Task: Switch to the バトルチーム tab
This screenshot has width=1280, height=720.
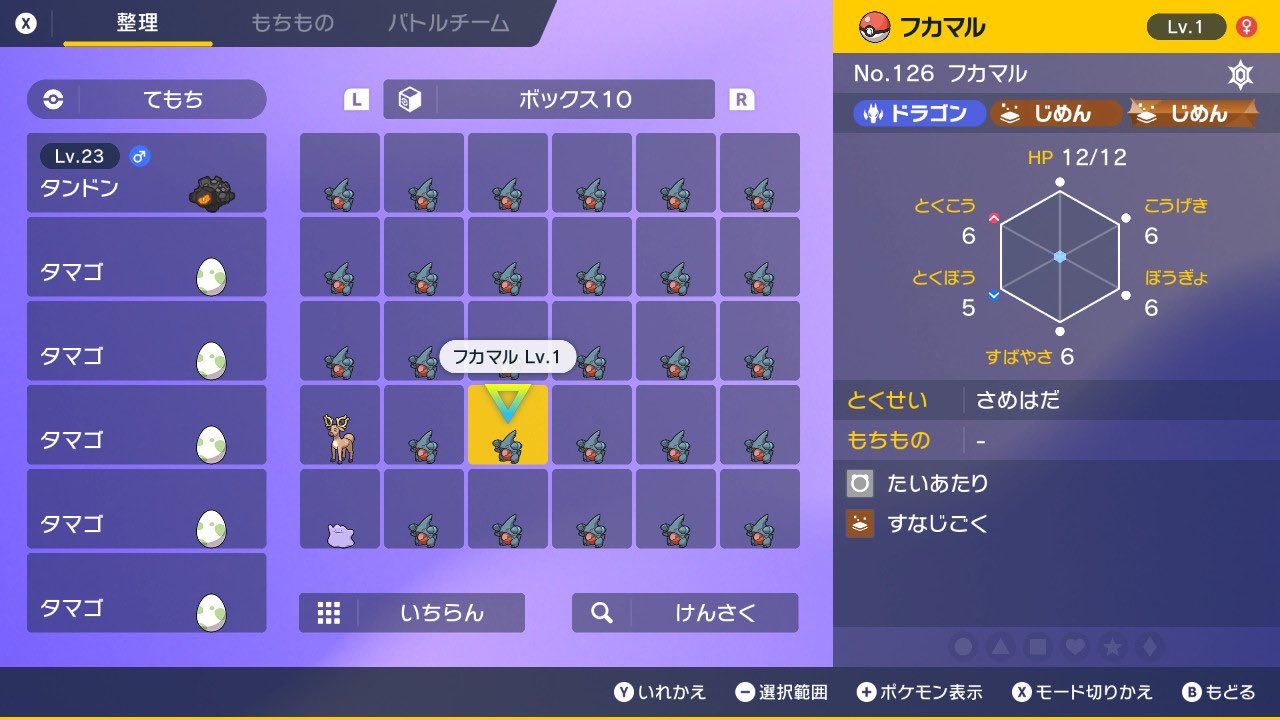Action: (447, 22)
